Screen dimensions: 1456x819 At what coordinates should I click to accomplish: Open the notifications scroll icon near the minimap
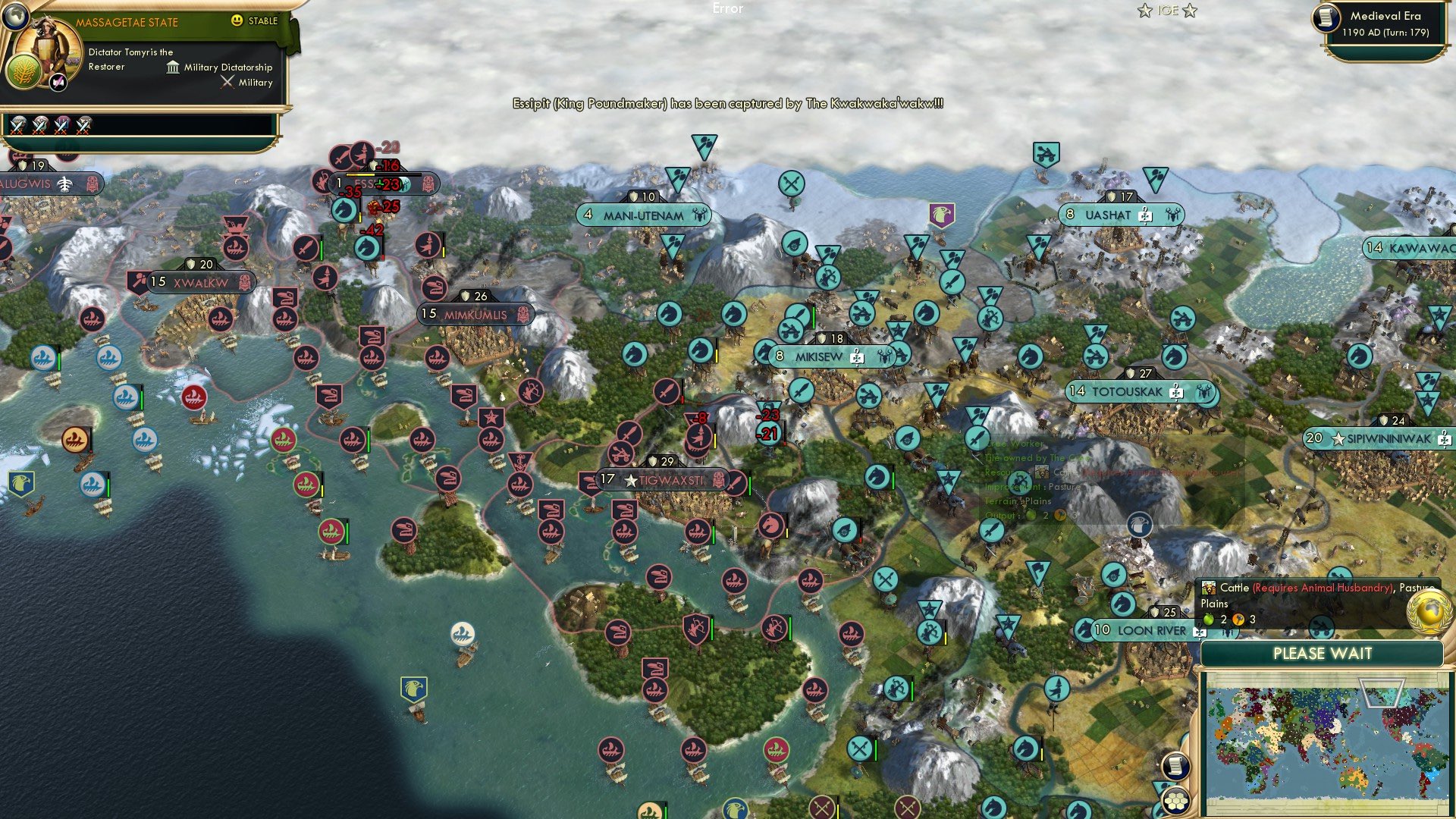pyautogui.click(x=1175, y=765)
